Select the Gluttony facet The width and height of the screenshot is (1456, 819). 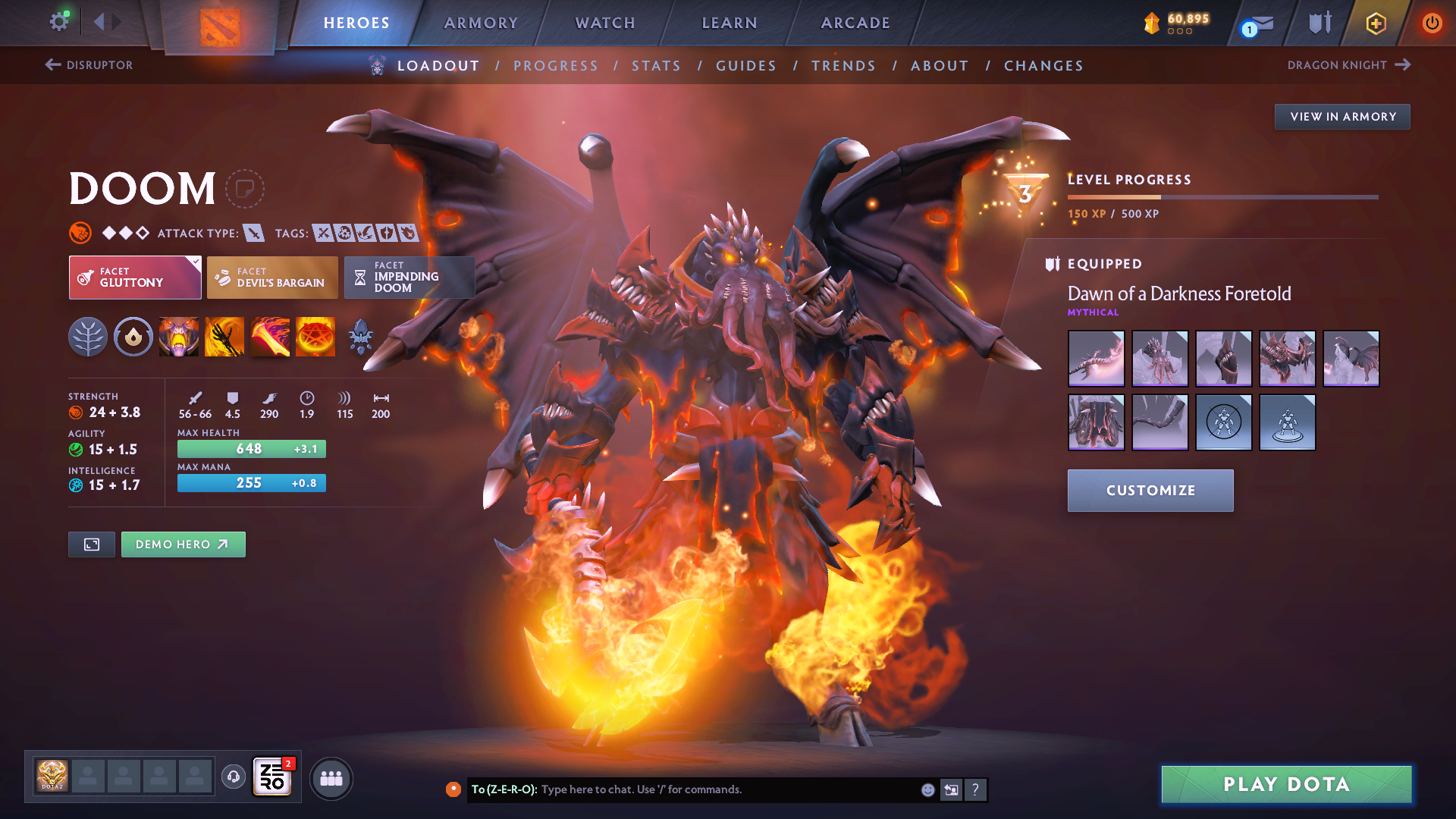(x=135, y=278)
